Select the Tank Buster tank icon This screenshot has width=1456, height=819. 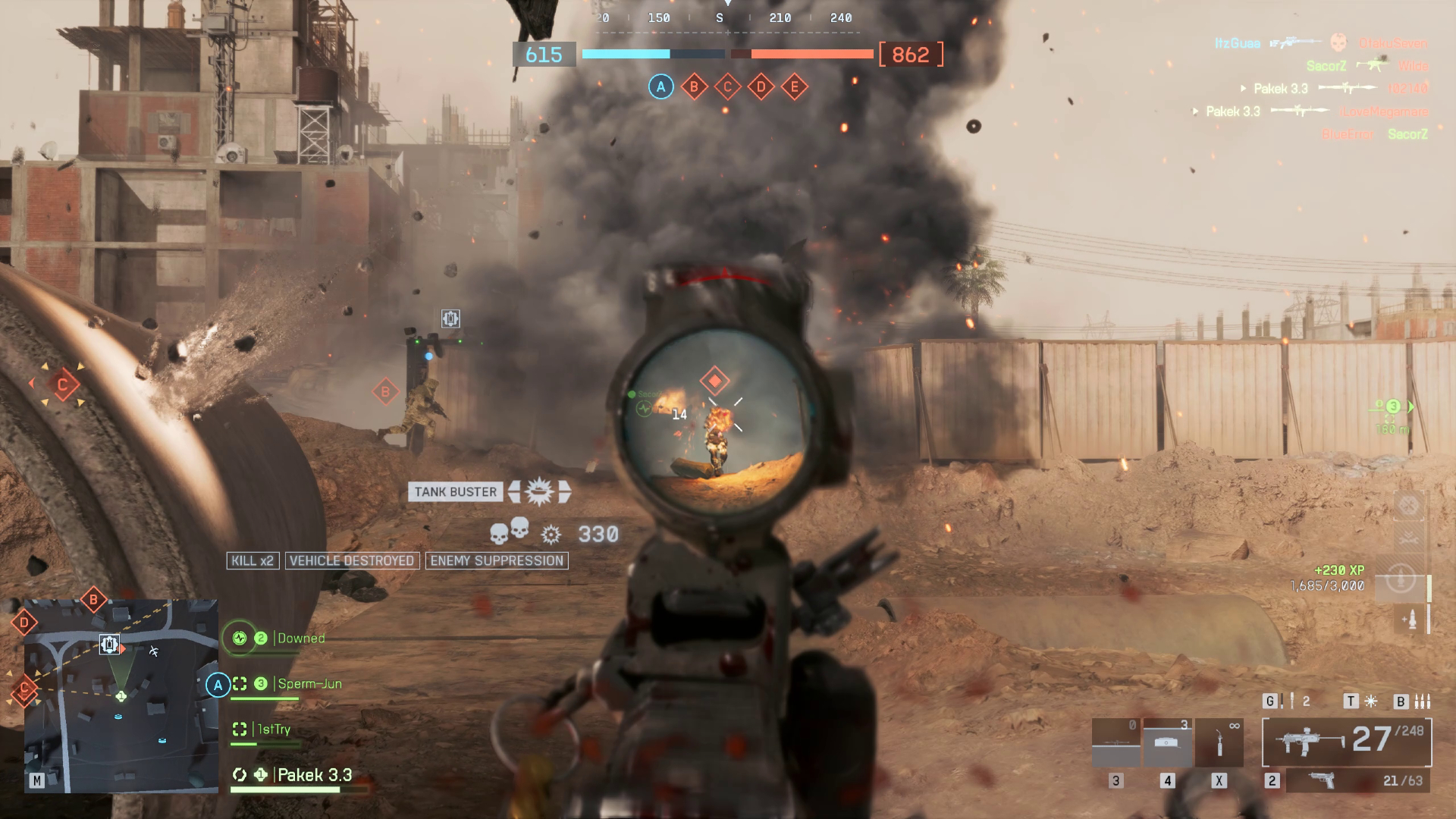tap(538, 491)
